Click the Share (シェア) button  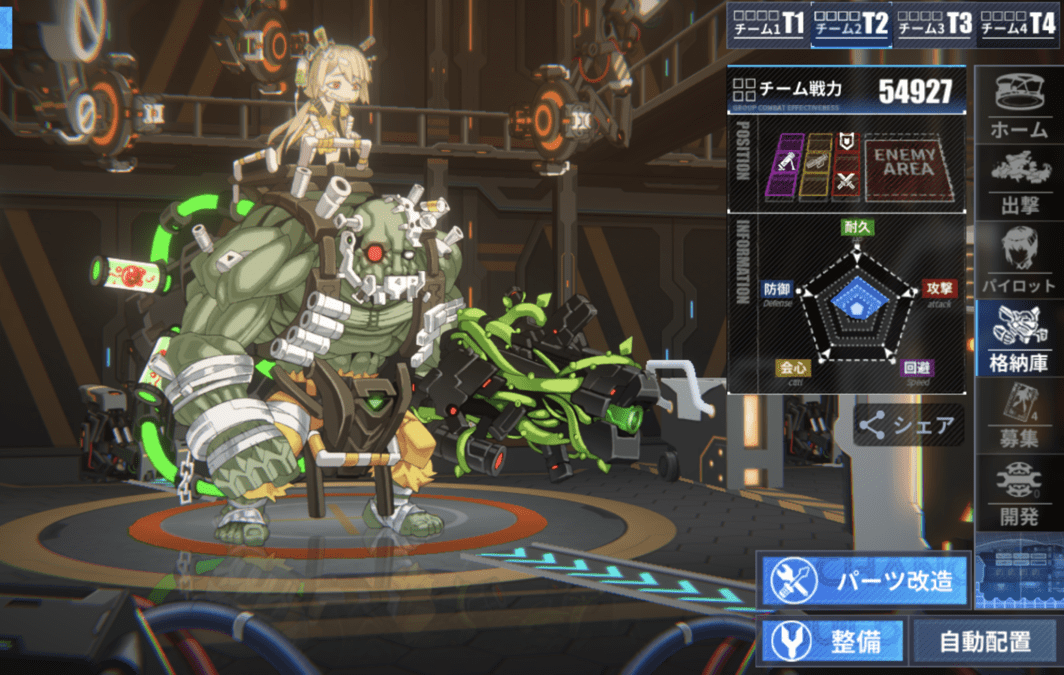click(908, 426)
